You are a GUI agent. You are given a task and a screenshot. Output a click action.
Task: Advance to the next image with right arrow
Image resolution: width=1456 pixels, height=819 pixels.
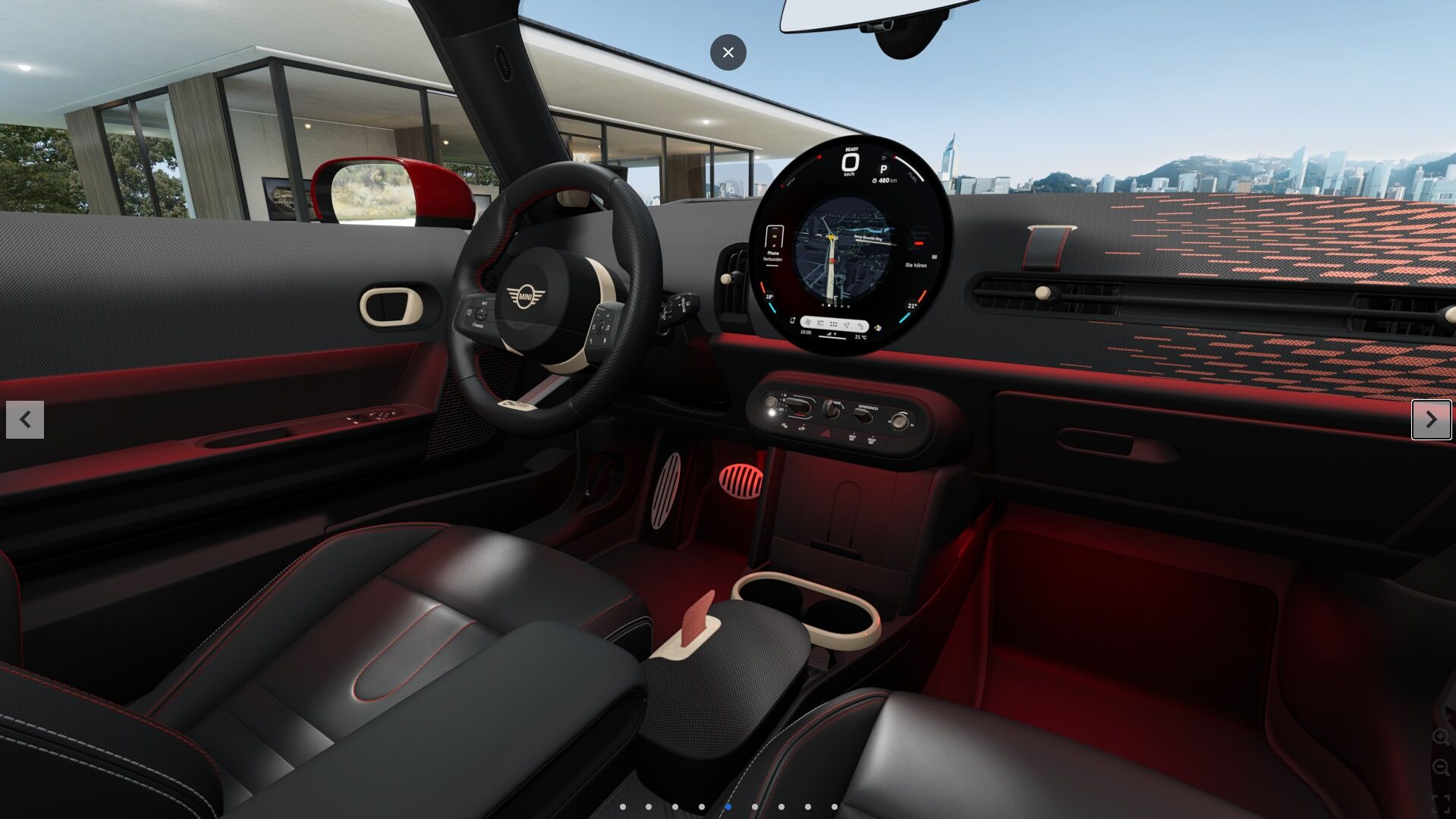[x=1431, y=420]
